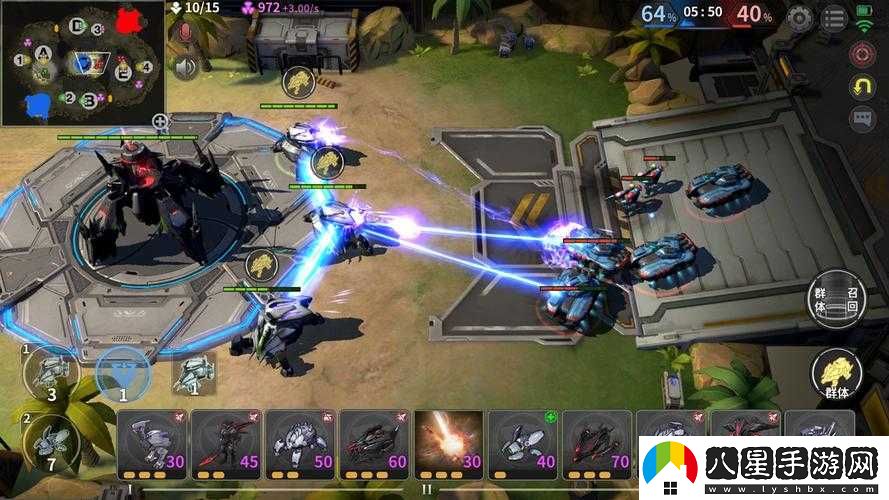Activate the red crosshair target button
Image resolution: width=889 pixels, height=500 pixels.
(x=862, y=54)
